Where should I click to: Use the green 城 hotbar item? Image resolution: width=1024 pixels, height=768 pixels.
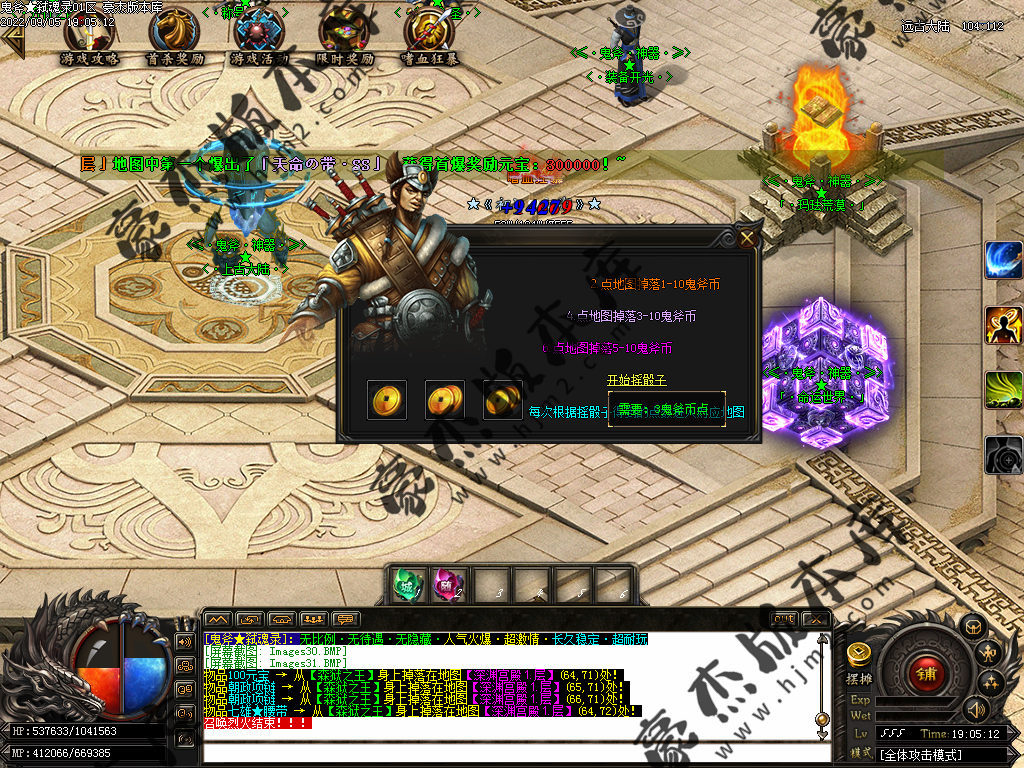[405, 584]
